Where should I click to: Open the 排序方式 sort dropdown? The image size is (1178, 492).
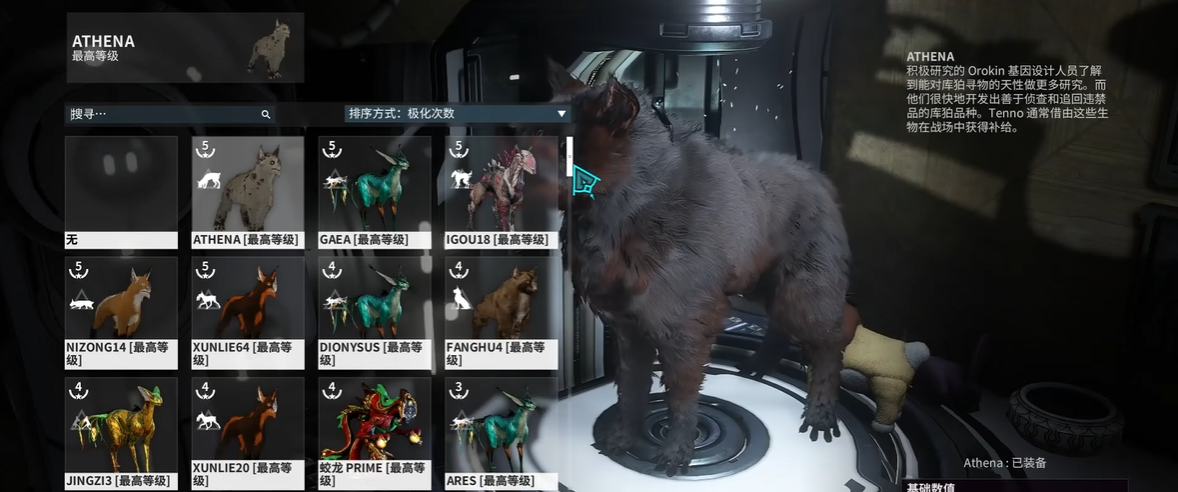(457, 114)
